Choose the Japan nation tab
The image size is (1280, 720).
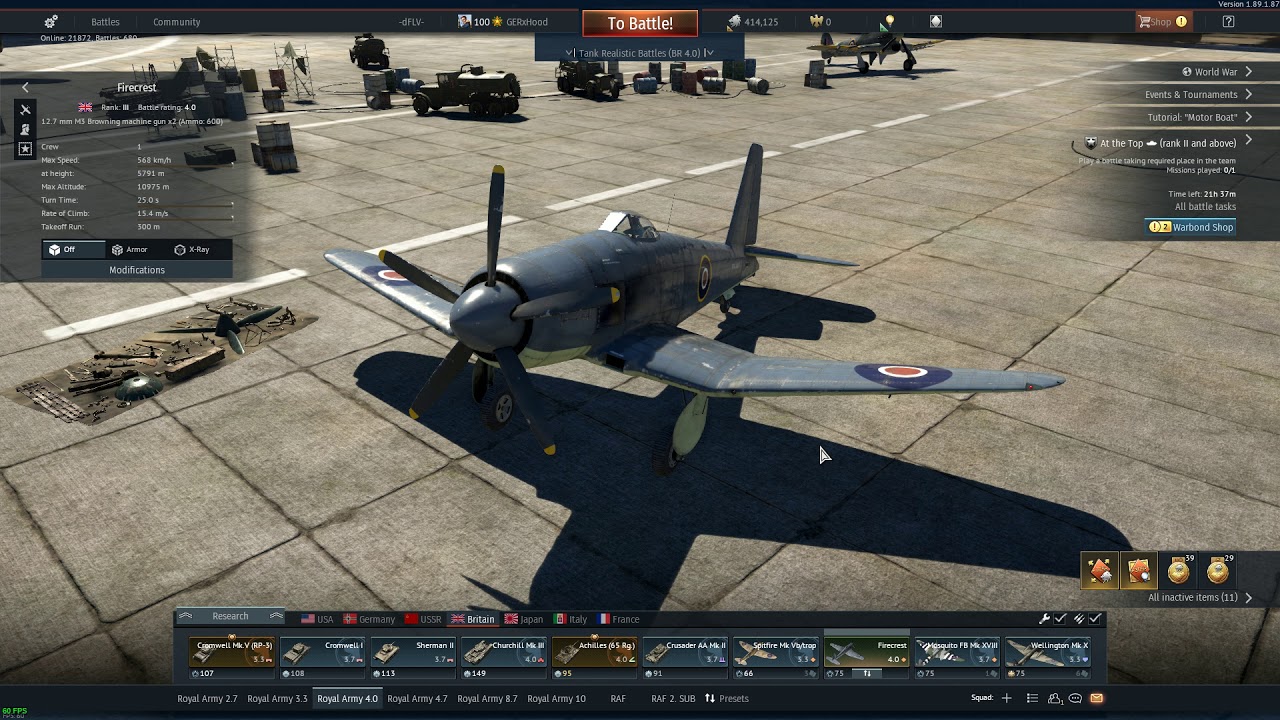(x=524, y=619)
